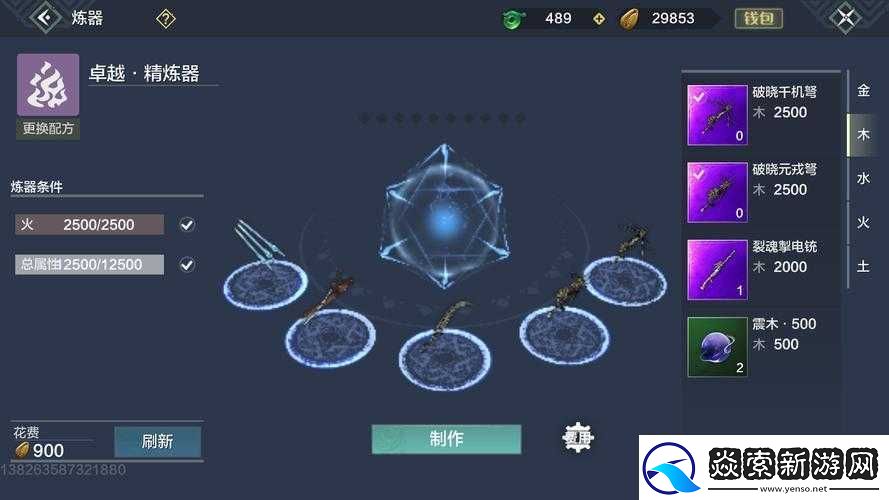Toggle the 总属性 condition checkbox

[x=187, y=265]
